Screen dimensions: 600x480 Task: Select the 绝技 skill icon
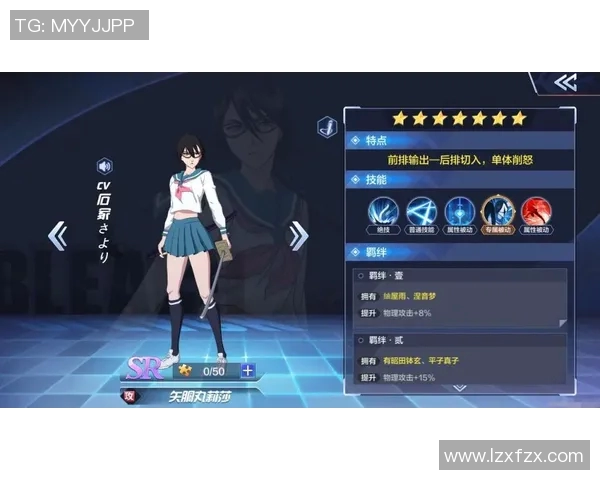point(383,212)
